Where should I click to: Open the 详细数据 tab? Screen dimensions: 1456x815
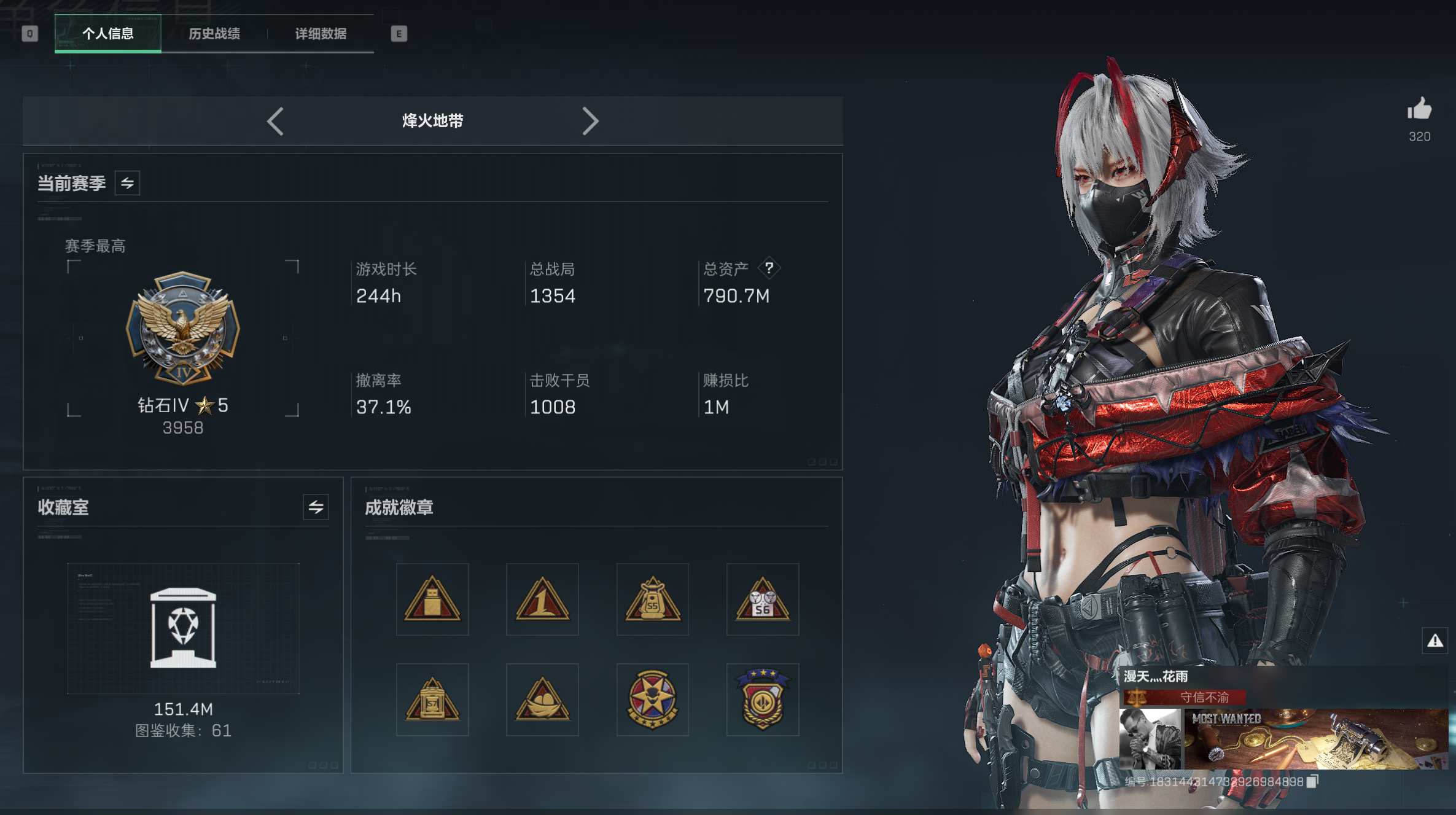point(320,34)
